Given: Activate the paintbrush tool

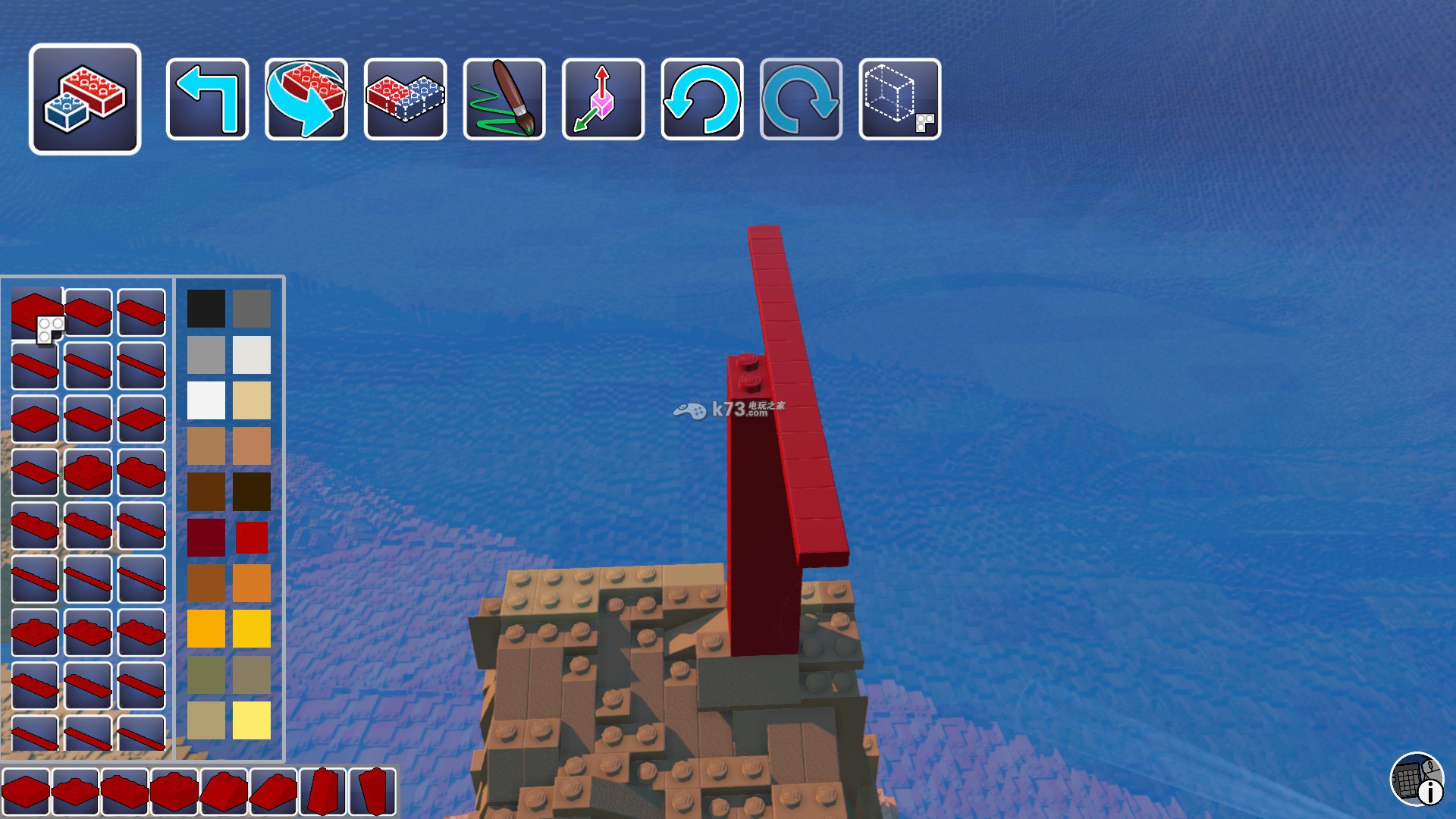Looking at the screenshot, I should pyautogui.click(x=504, y=99).
